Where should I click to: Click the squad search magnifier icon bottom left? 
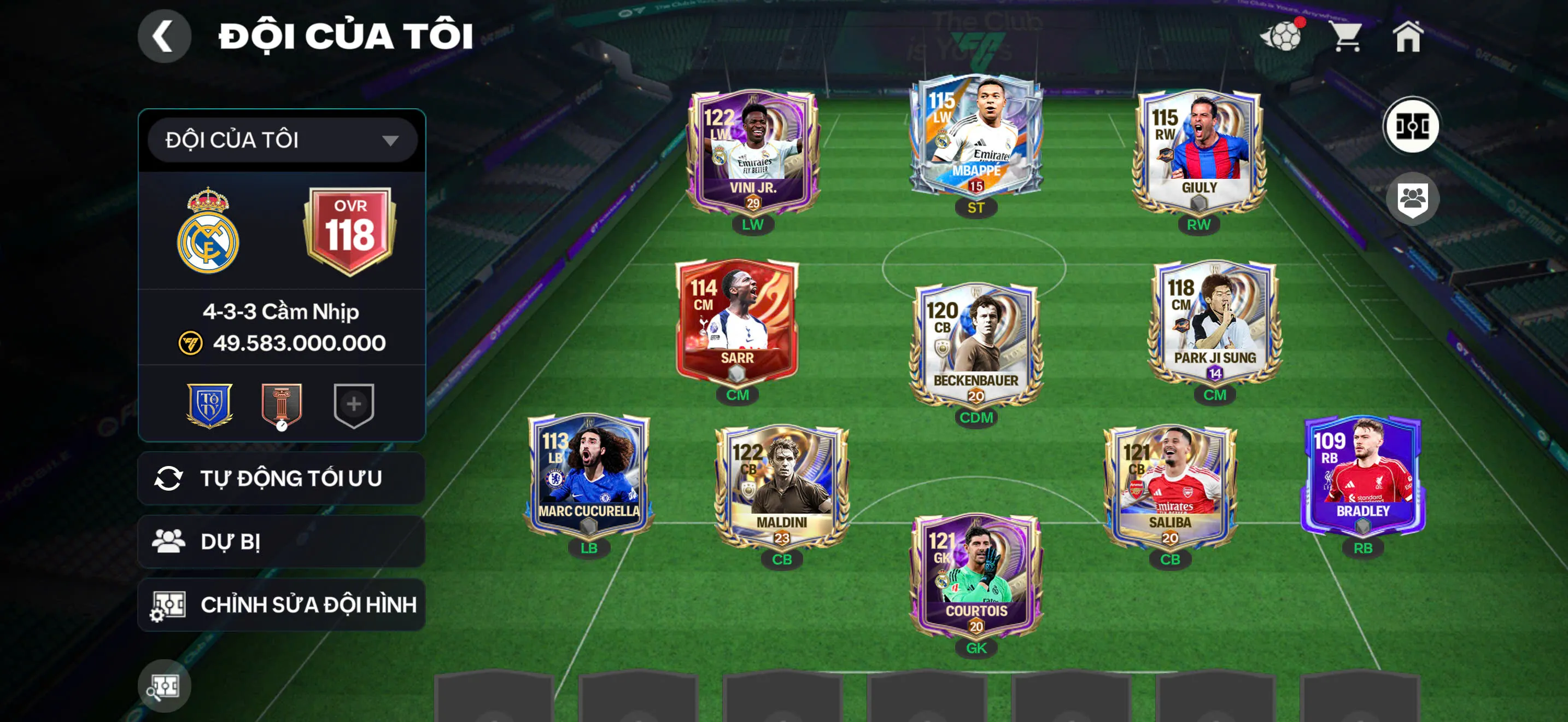click(x=165, y=685)
